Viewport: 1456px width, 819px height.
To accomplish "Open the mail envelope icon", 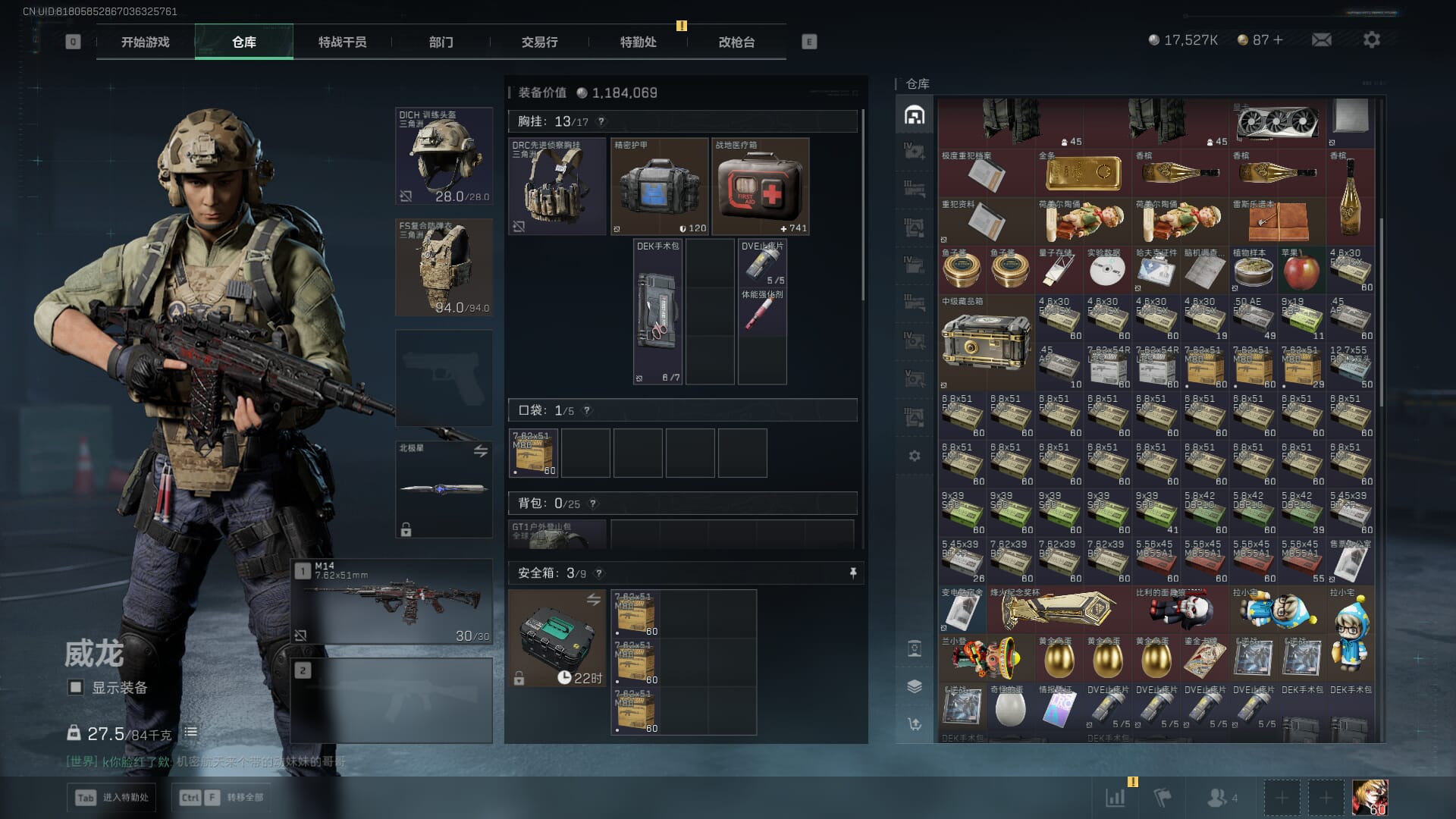I will pyautogui.click(x=1321, y=39).
